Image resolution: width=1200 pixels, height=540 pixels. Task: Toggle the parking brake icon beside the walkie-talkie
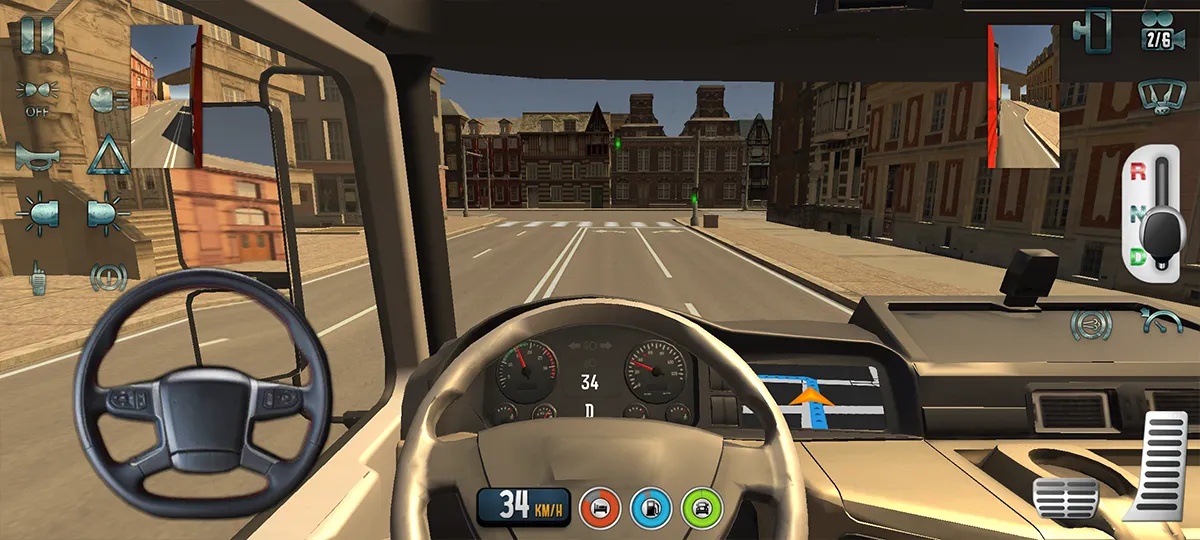(108, 276)
